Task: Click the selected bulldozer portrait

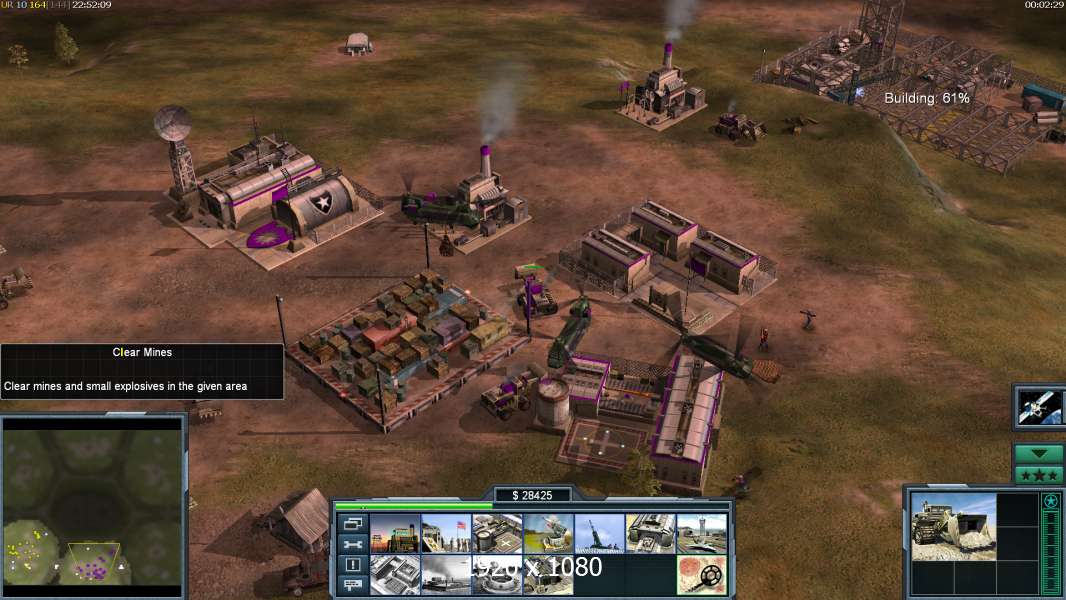Action: coord(953,526)
